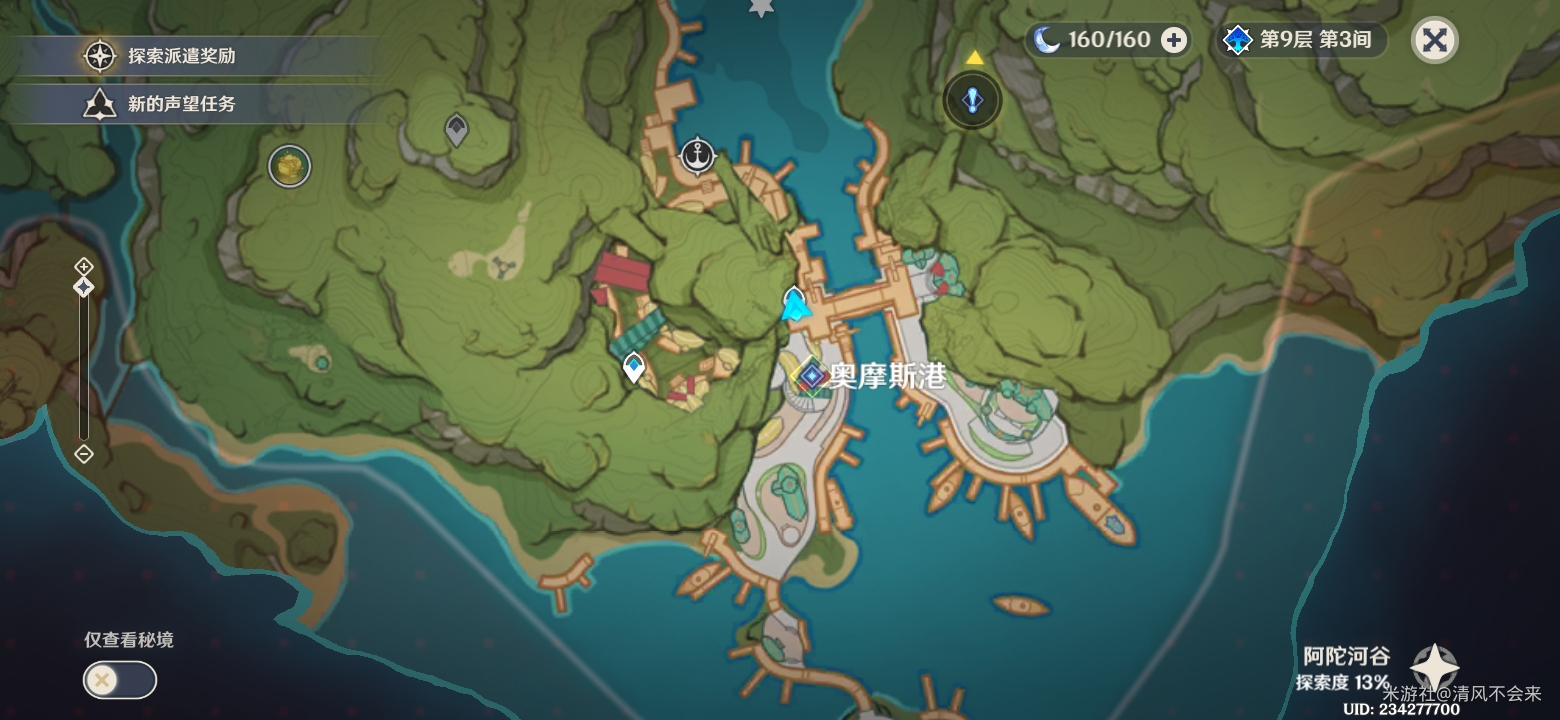
Task: Select the round golden marker icon
Action: pyautogui.click(x=289, y=165)
